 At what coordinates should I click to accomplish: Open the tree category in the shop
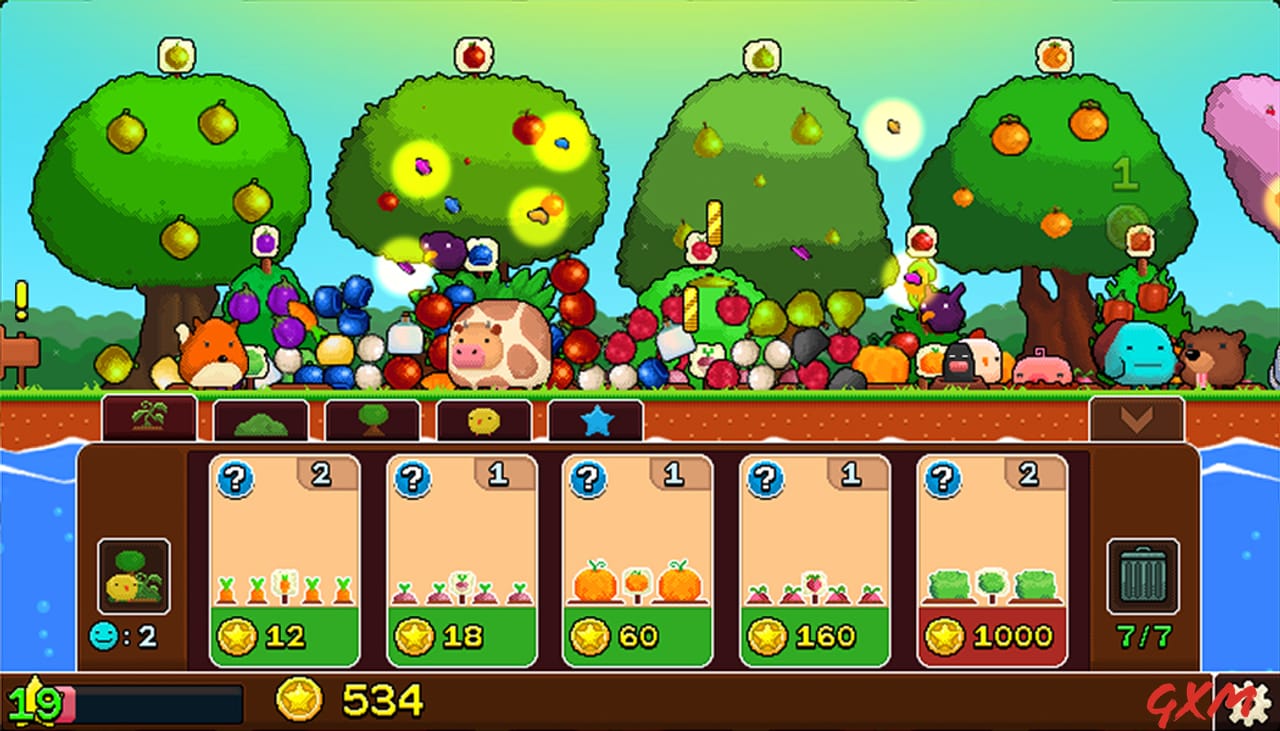point(373,419)
